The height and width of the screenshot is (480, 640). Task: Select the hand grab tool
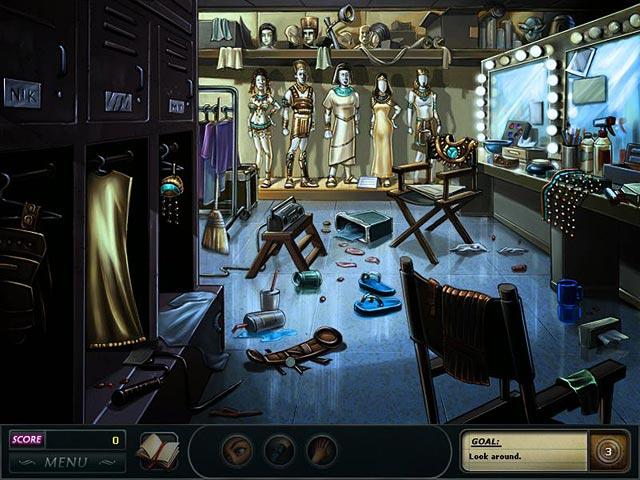[321, 450]
